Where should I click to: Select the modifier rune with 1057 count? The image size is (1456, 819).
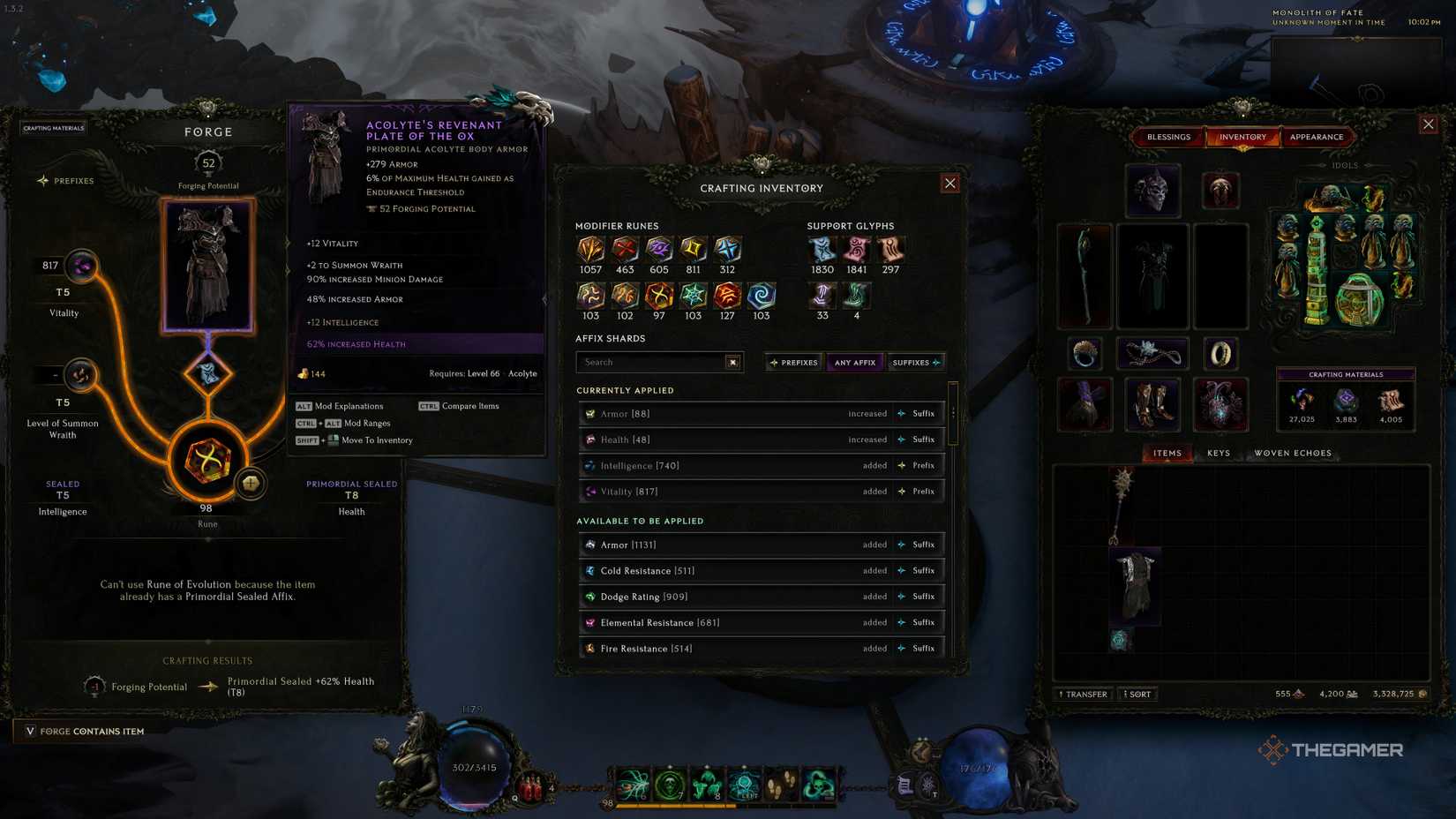[589, 250]
